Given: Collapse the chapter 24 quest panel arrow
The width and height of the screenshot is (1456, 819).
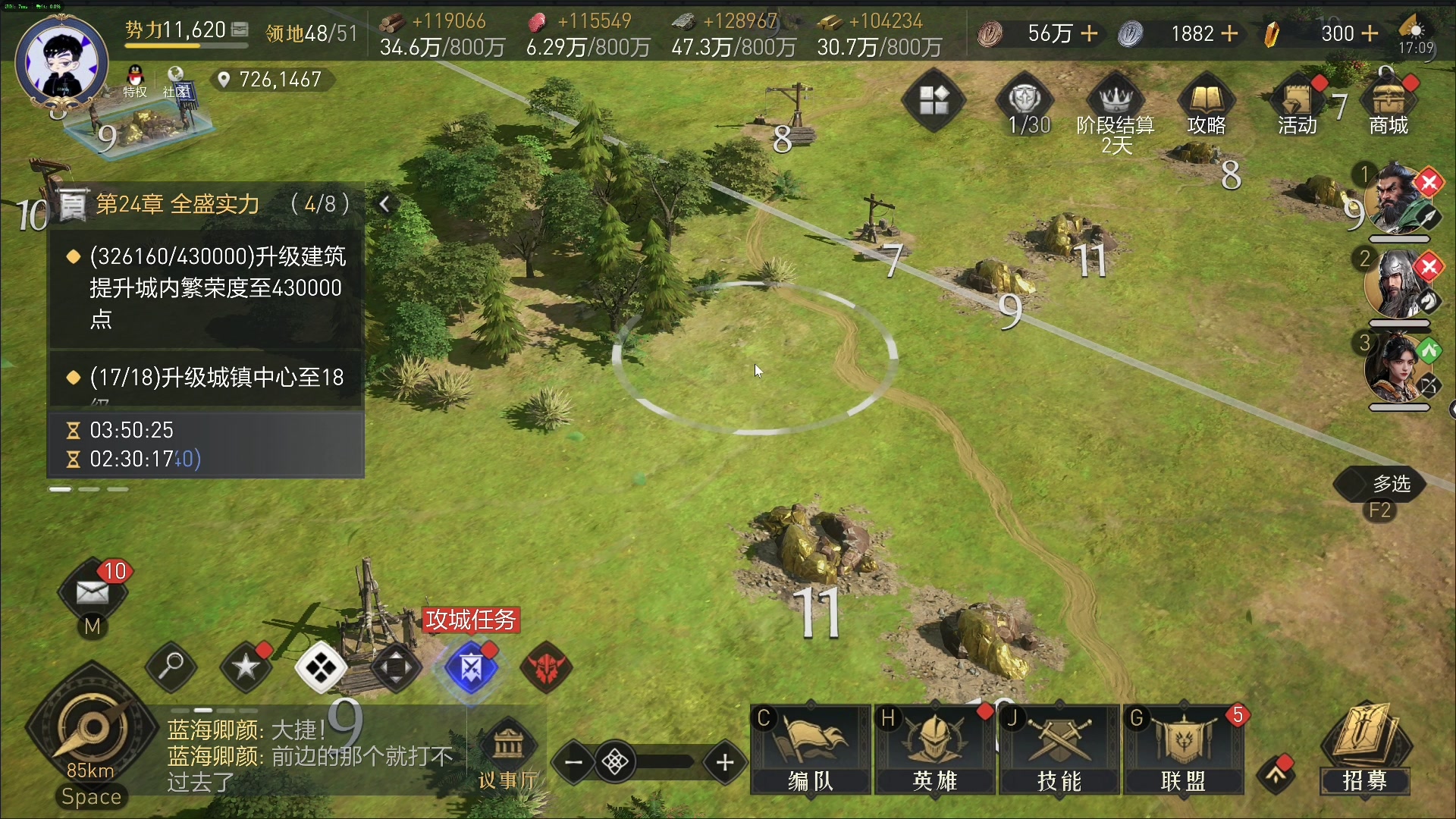Looking at the screenshot, I should (385, 204).
